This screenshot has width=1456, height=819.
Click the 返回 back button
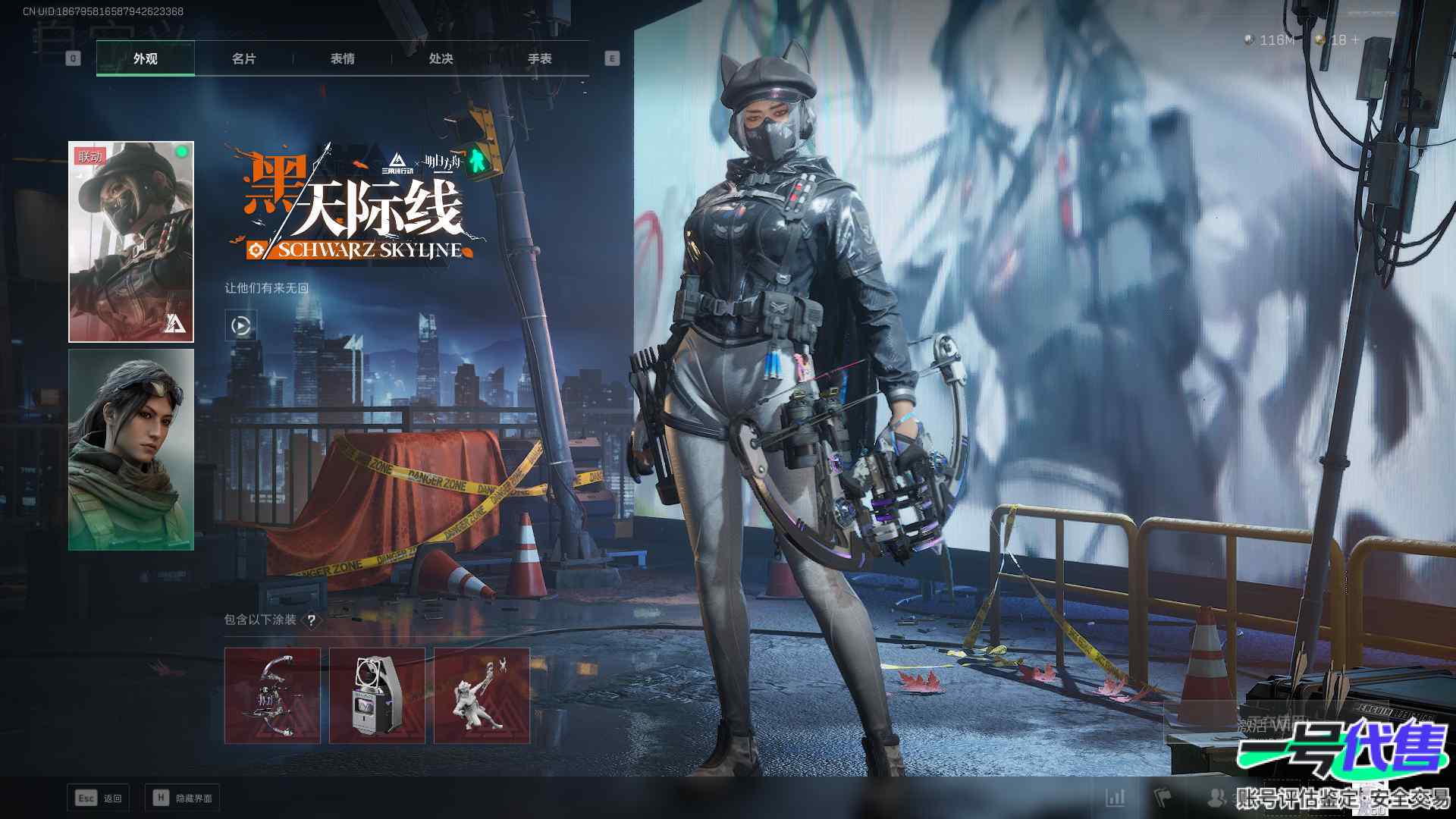pos(99,798)
